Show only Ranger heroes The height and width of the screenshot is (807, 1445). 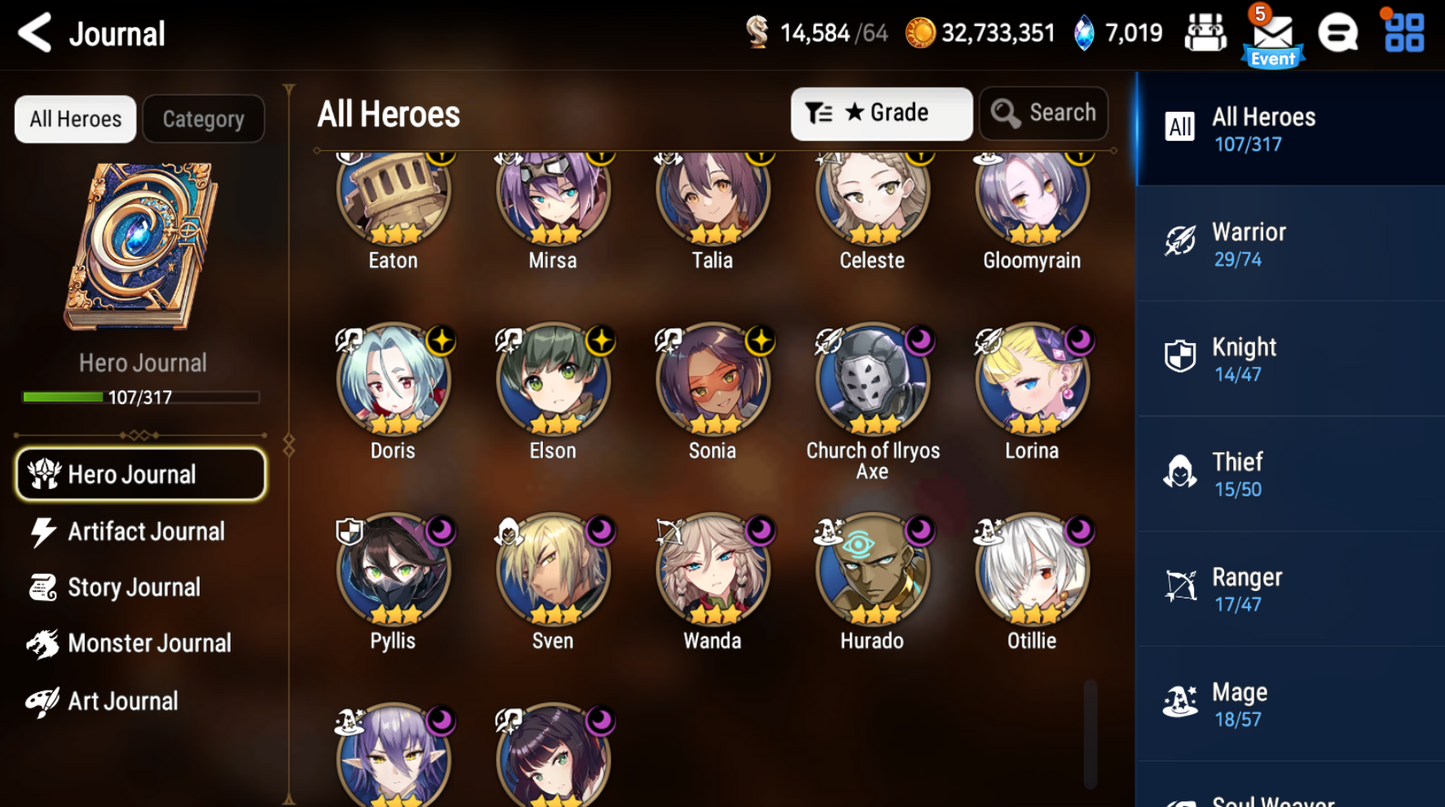(1289, 587)
